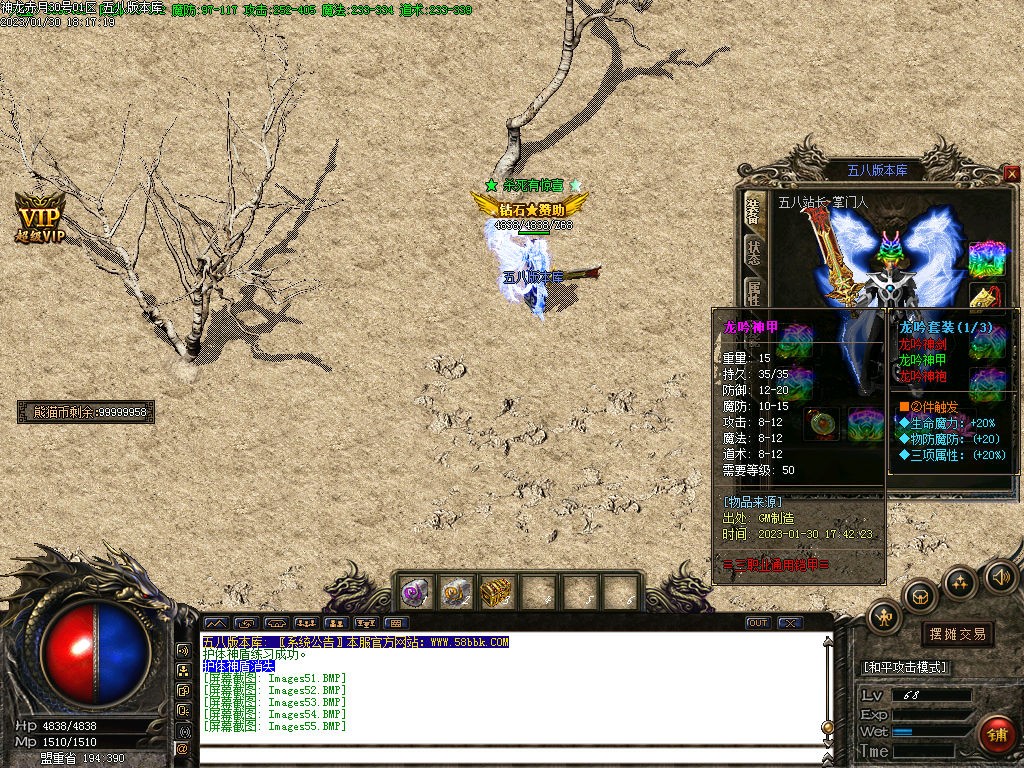Click the 摆摊交易 stall trade button
Screen dimensions: 1024x768
[x=957, y=634]
